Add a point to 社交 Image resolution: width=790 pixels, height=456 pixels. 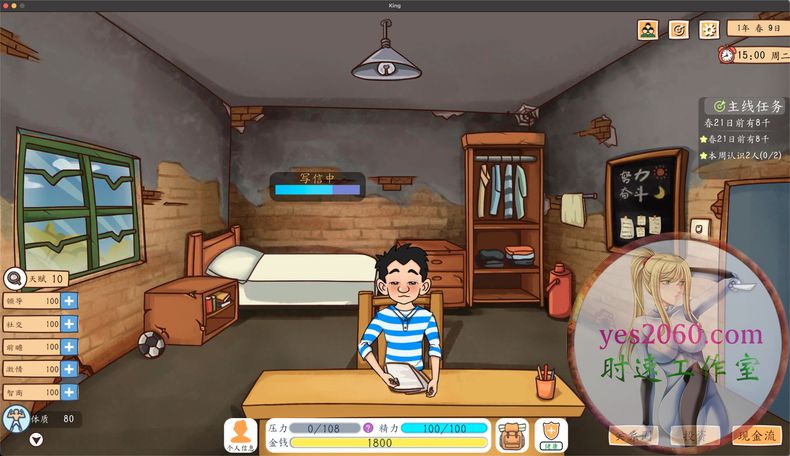point(69,323)
